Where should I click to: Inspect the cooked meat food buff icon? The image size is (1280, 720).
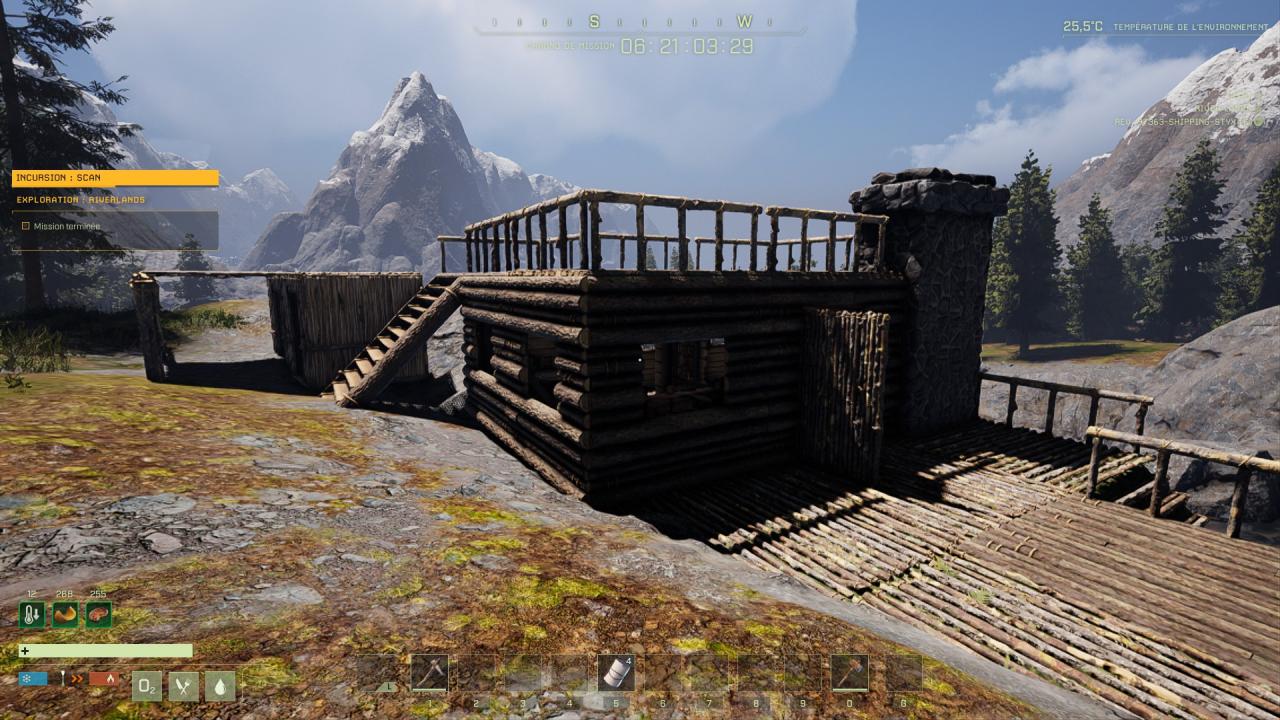pos(98,615)
